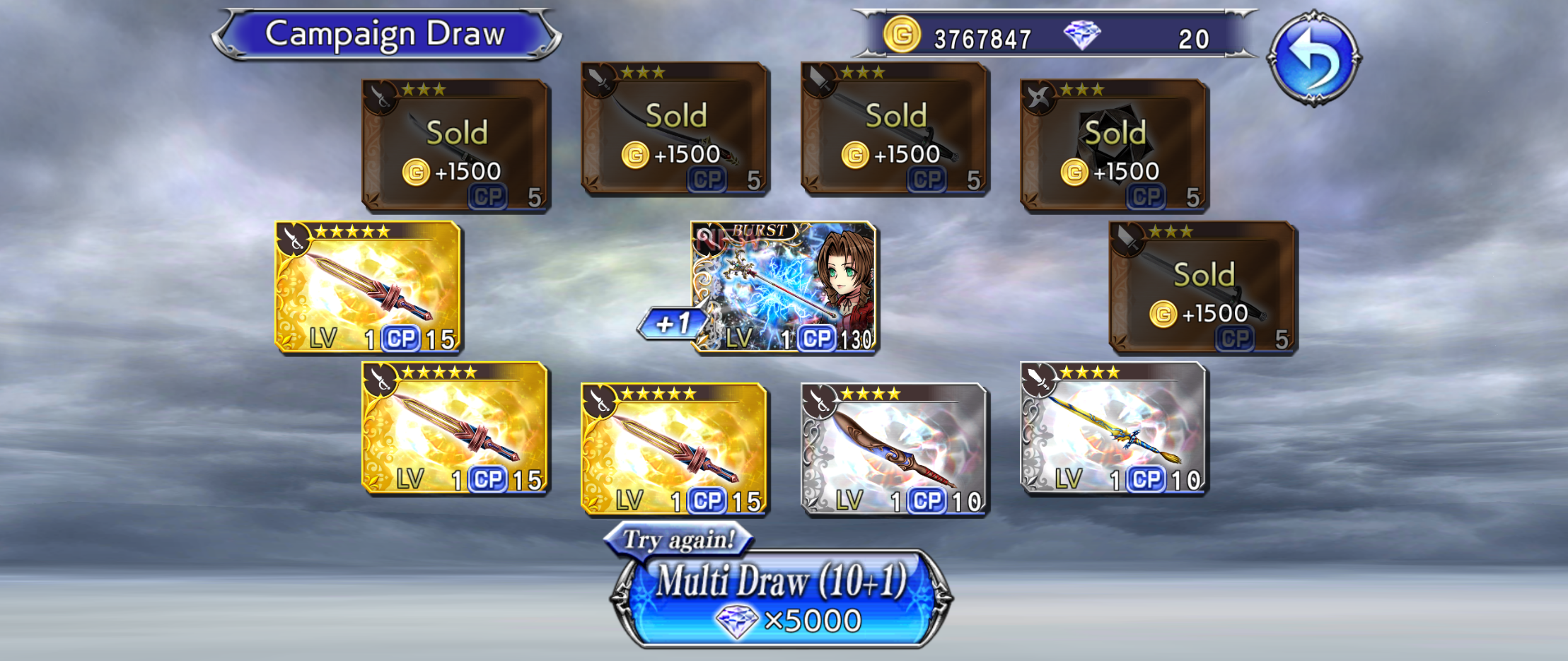Start another Multi Draw (10+1) for 5000 gems
1568x661 pixels.
tap(781, 599)
